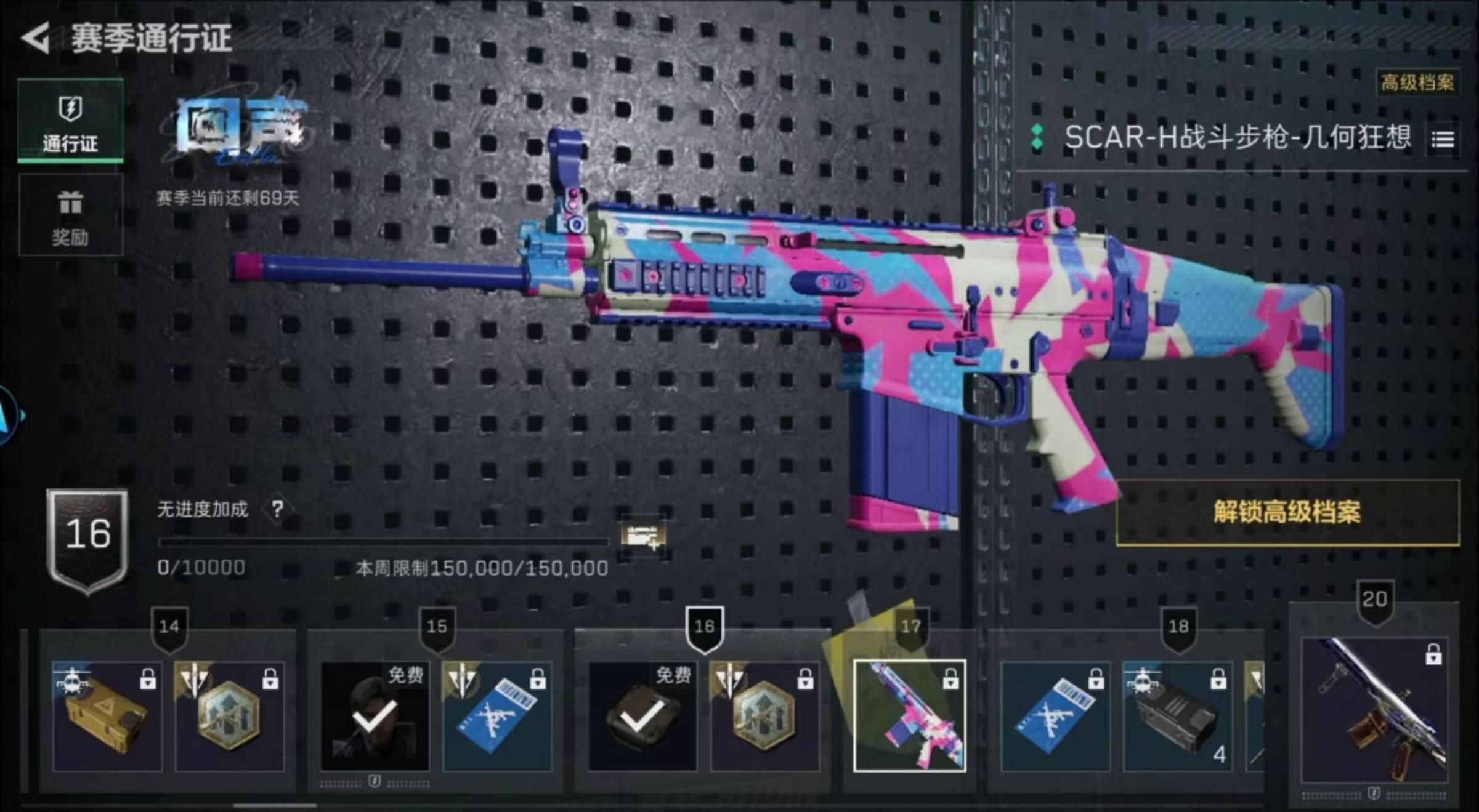The width and height of the screenshot is (1479, 812).
Task: Select the level 17 SCAR-H skin reward
Action: pos(909,716)
